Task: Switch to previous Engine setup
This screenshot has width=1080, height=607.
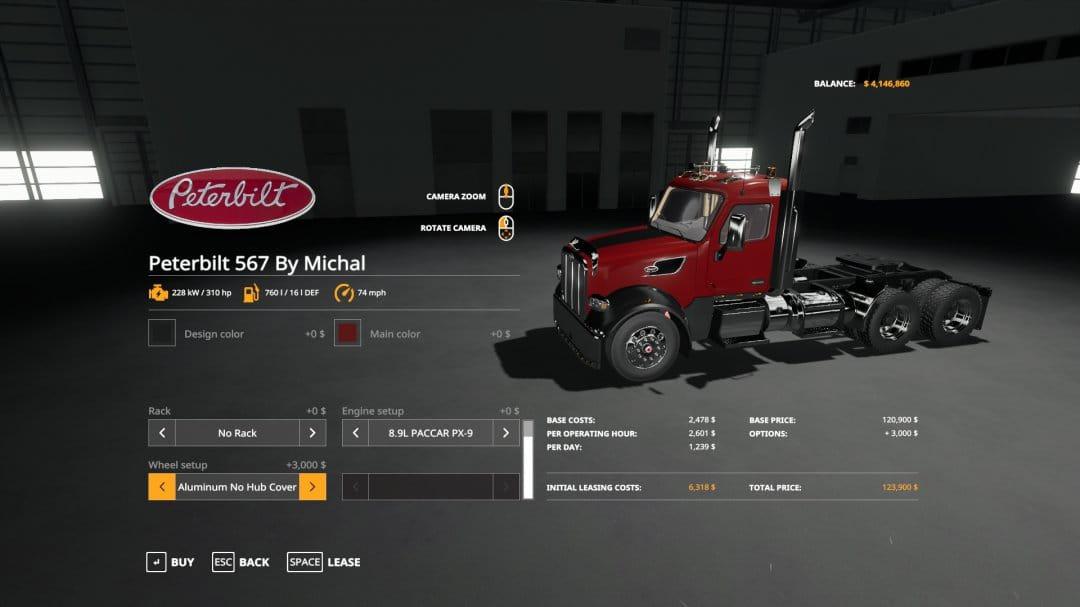Action: [x=356, y=433]
